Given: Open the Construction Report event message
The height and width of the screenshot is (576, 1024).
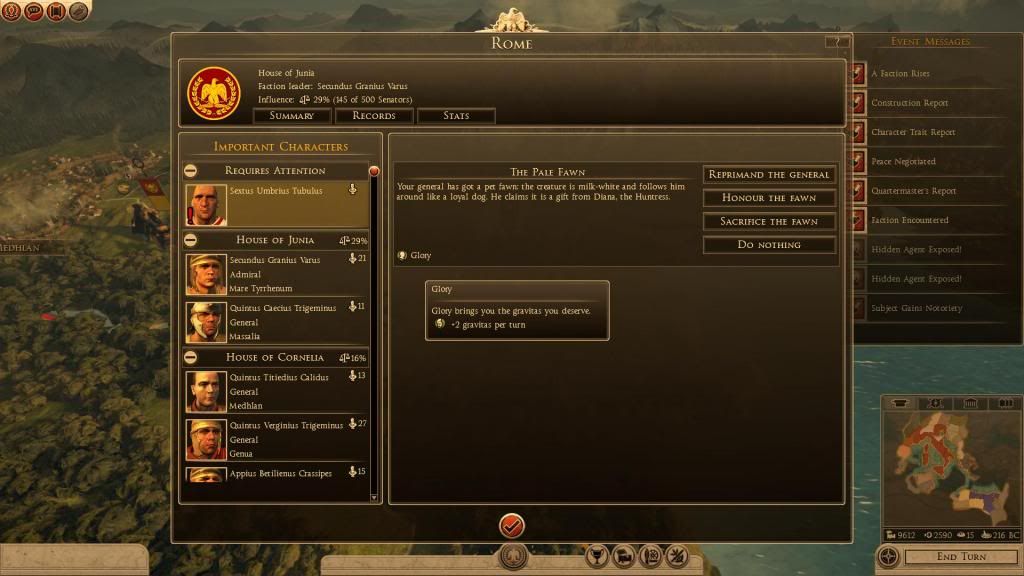Looking at the screenshot, I should [x=909, y=103].
